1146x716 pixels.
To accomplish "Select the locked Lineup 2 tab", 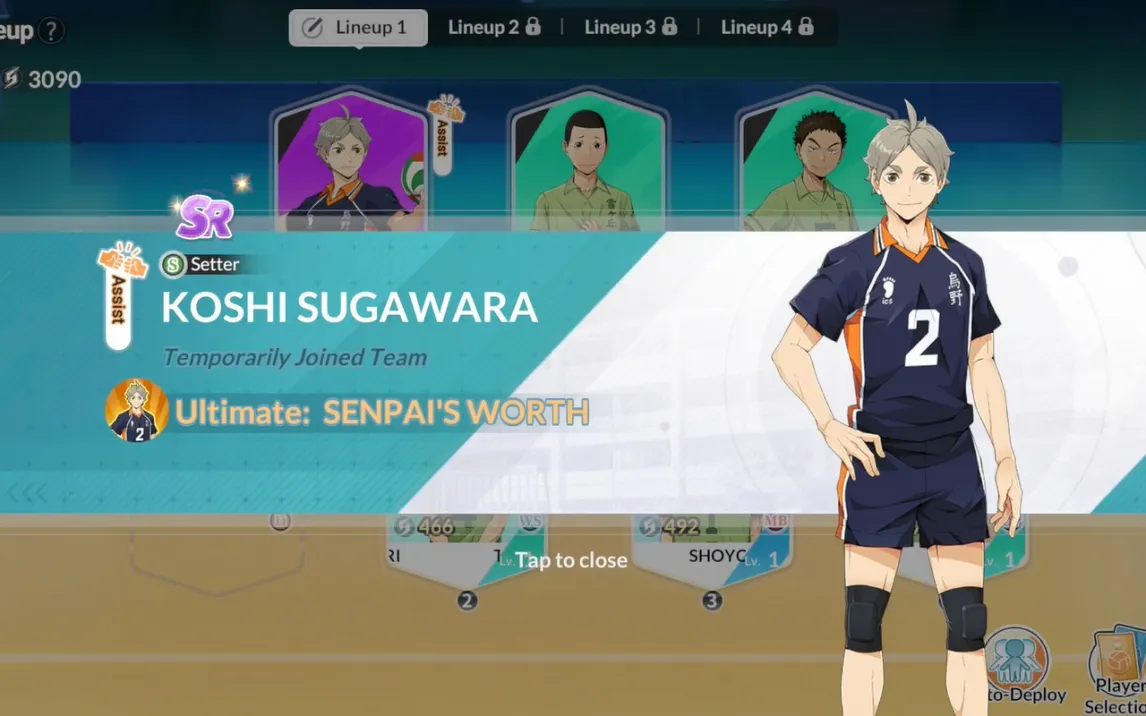I will tap(494, 28).
